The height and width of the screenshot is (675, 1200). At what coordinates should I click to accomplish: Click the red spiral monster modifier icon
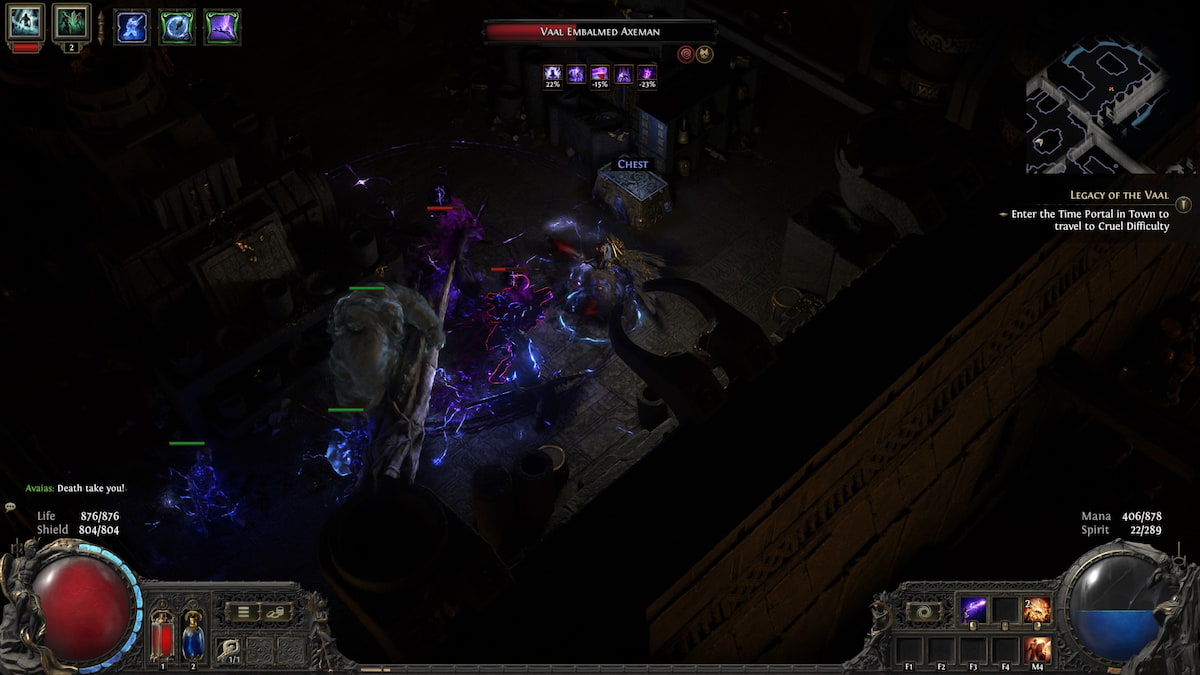[x=685, y=54]
